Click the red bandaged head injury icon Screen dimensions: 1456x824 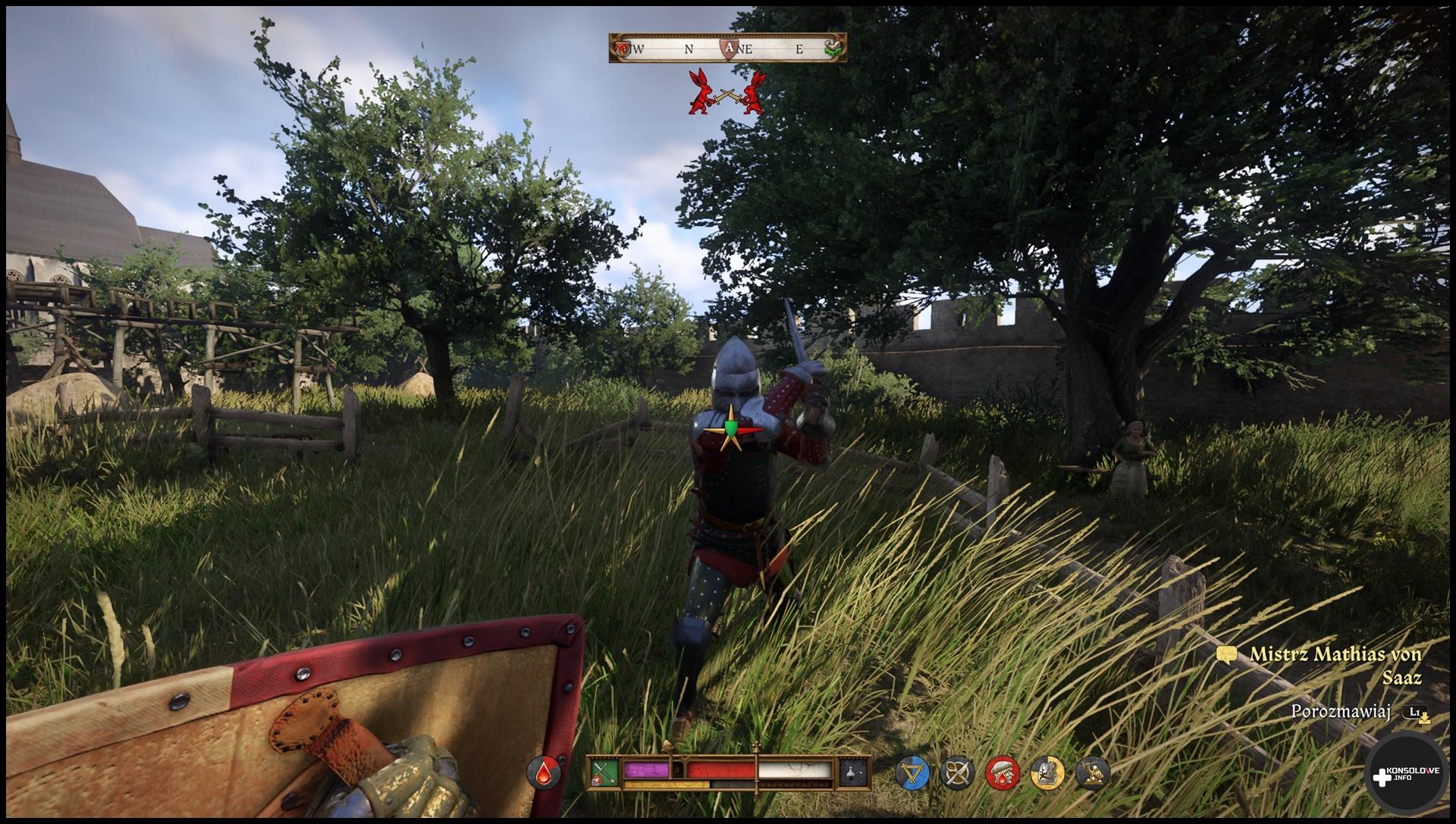tap(1003, 773)
